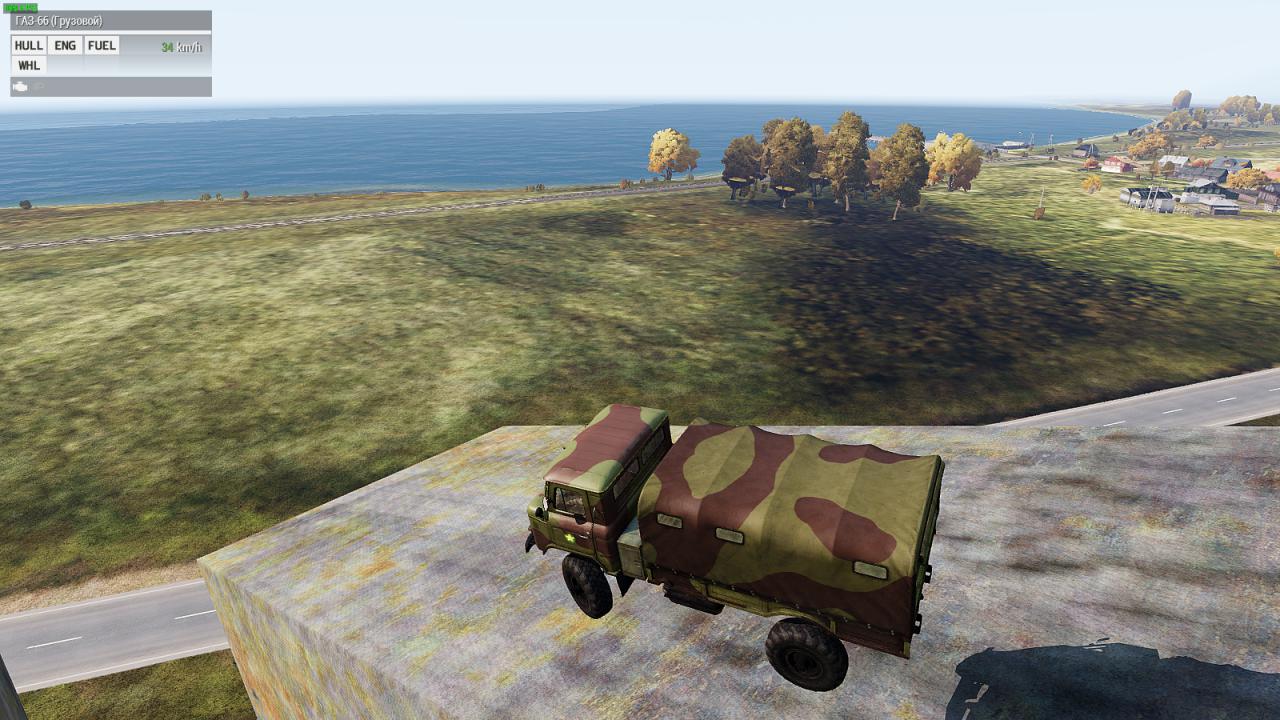
Task: Click the WHL wheel status box
Action: (29, 65)
